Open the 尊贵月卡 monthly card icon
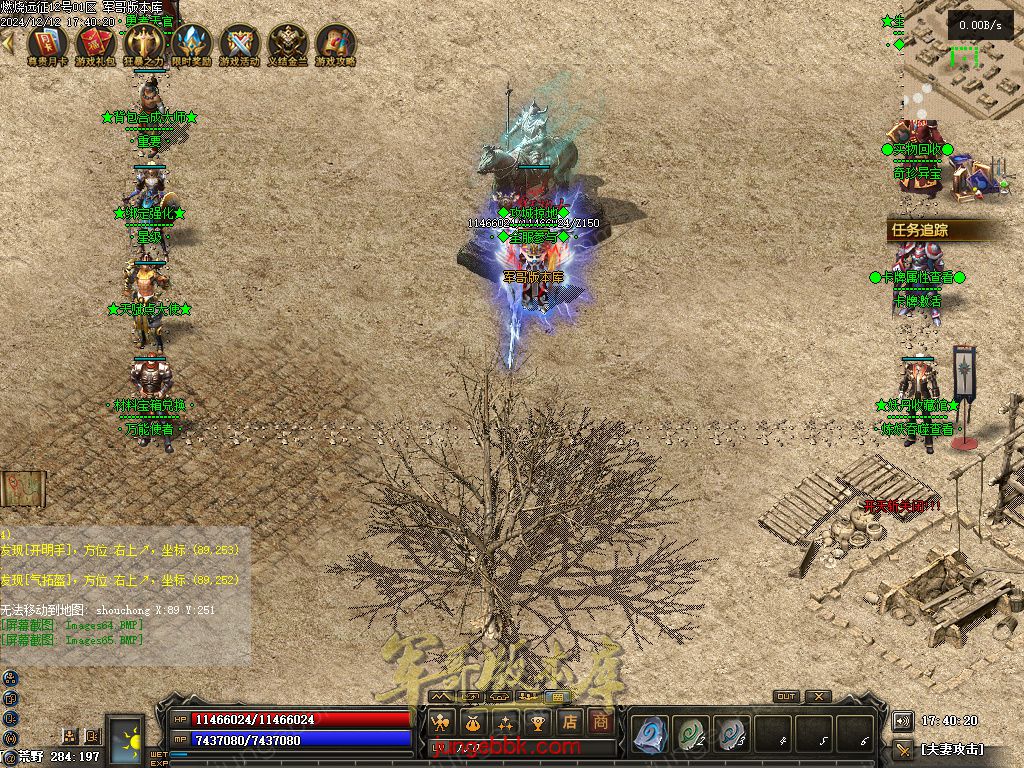 click(47, 43)
